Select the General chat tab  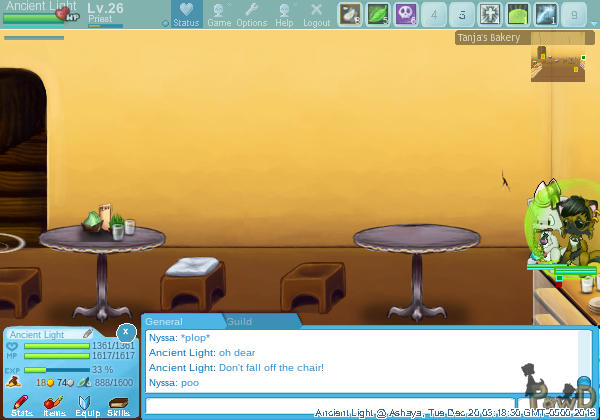165,322
